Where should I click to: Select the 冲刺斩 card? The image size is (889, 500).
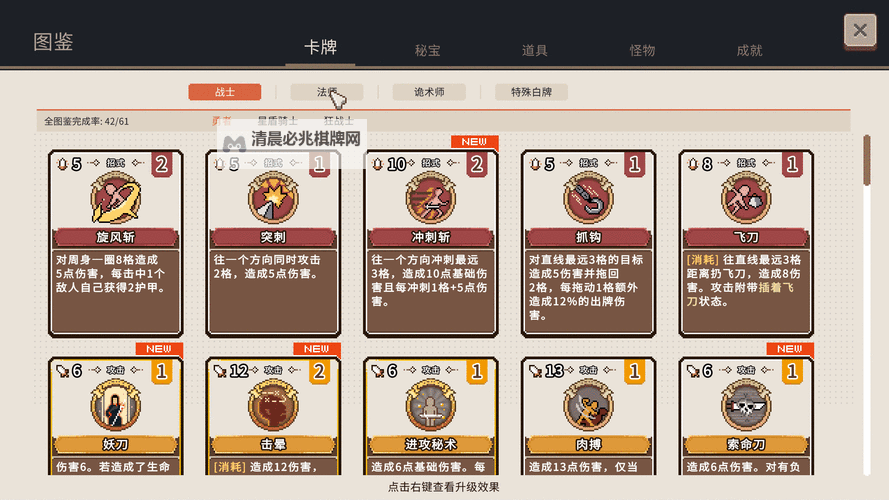tap(431, 243)
